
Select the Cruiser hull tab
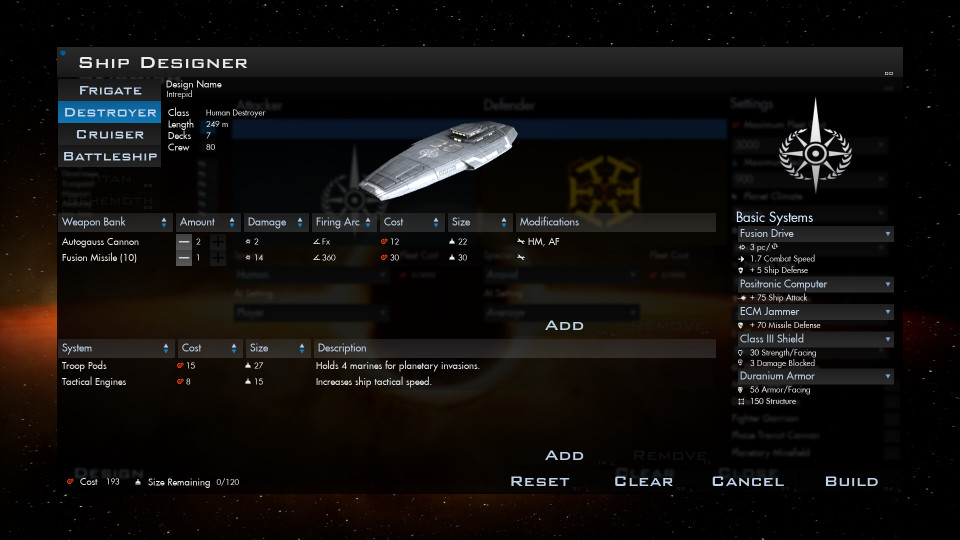click(x=110, y=135)
